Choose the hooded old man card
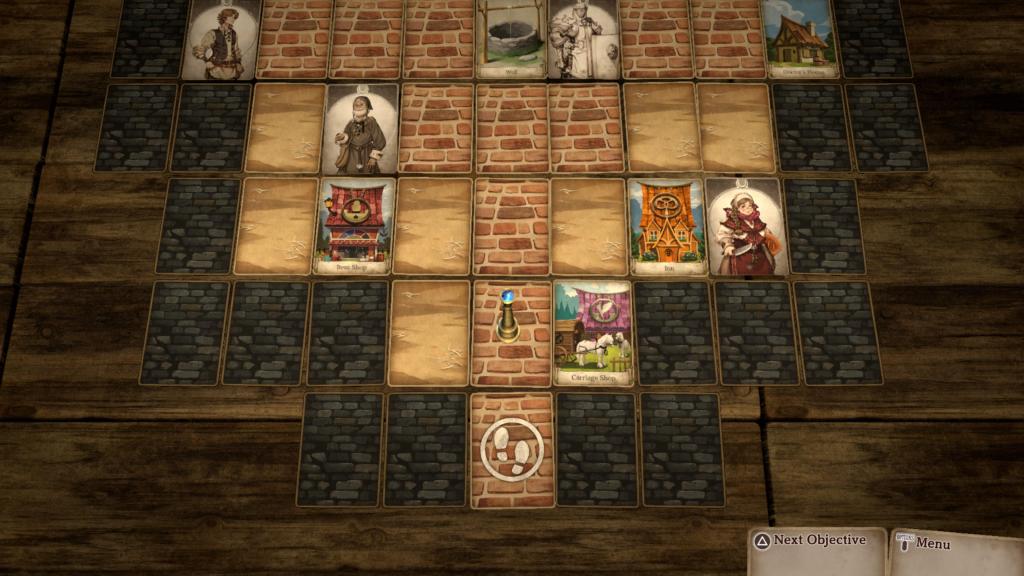This screenshot has height=576, width=1024. click(x=361, y=129)
